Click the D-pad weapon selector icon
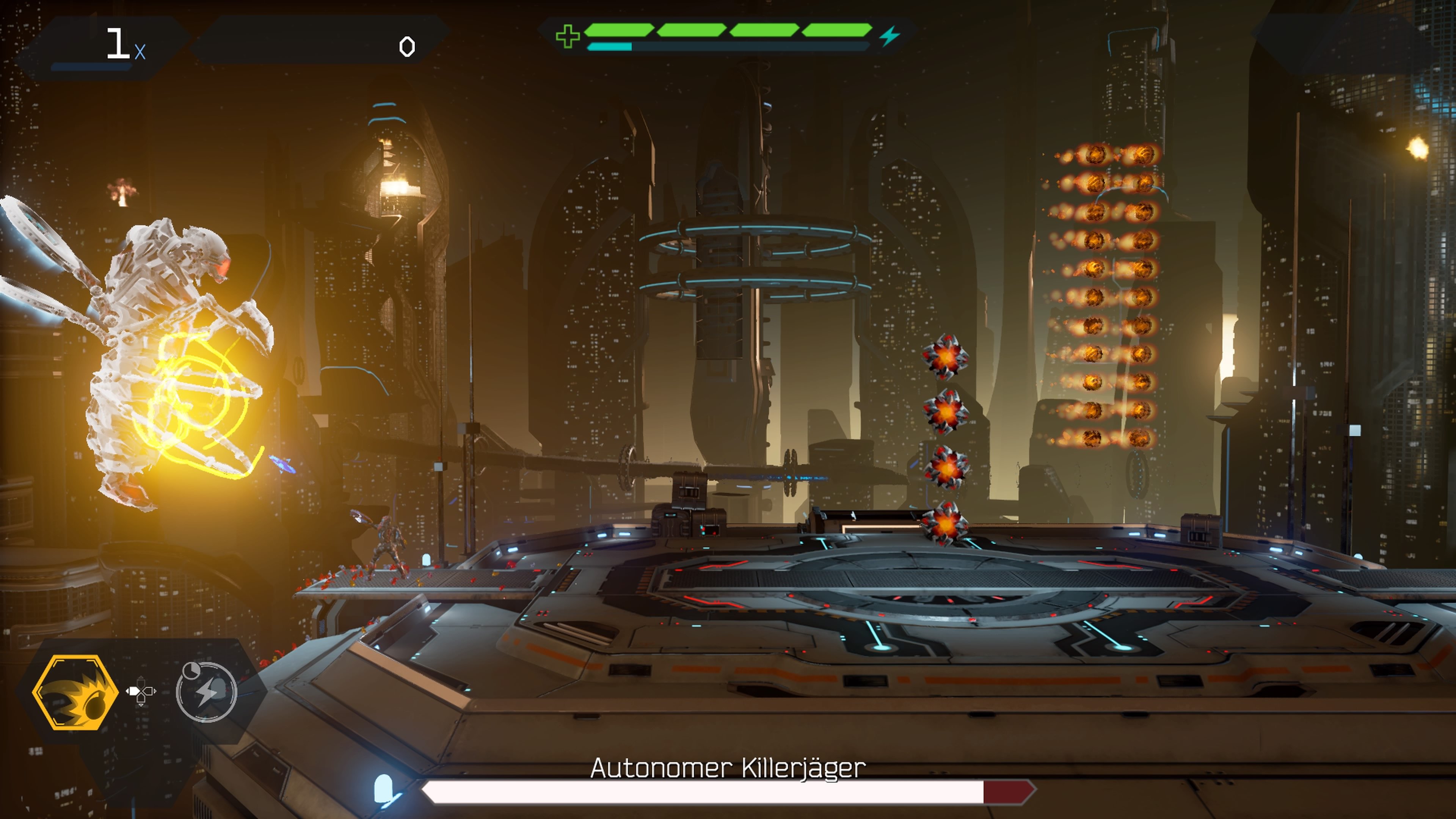 (x=141, y=691)
